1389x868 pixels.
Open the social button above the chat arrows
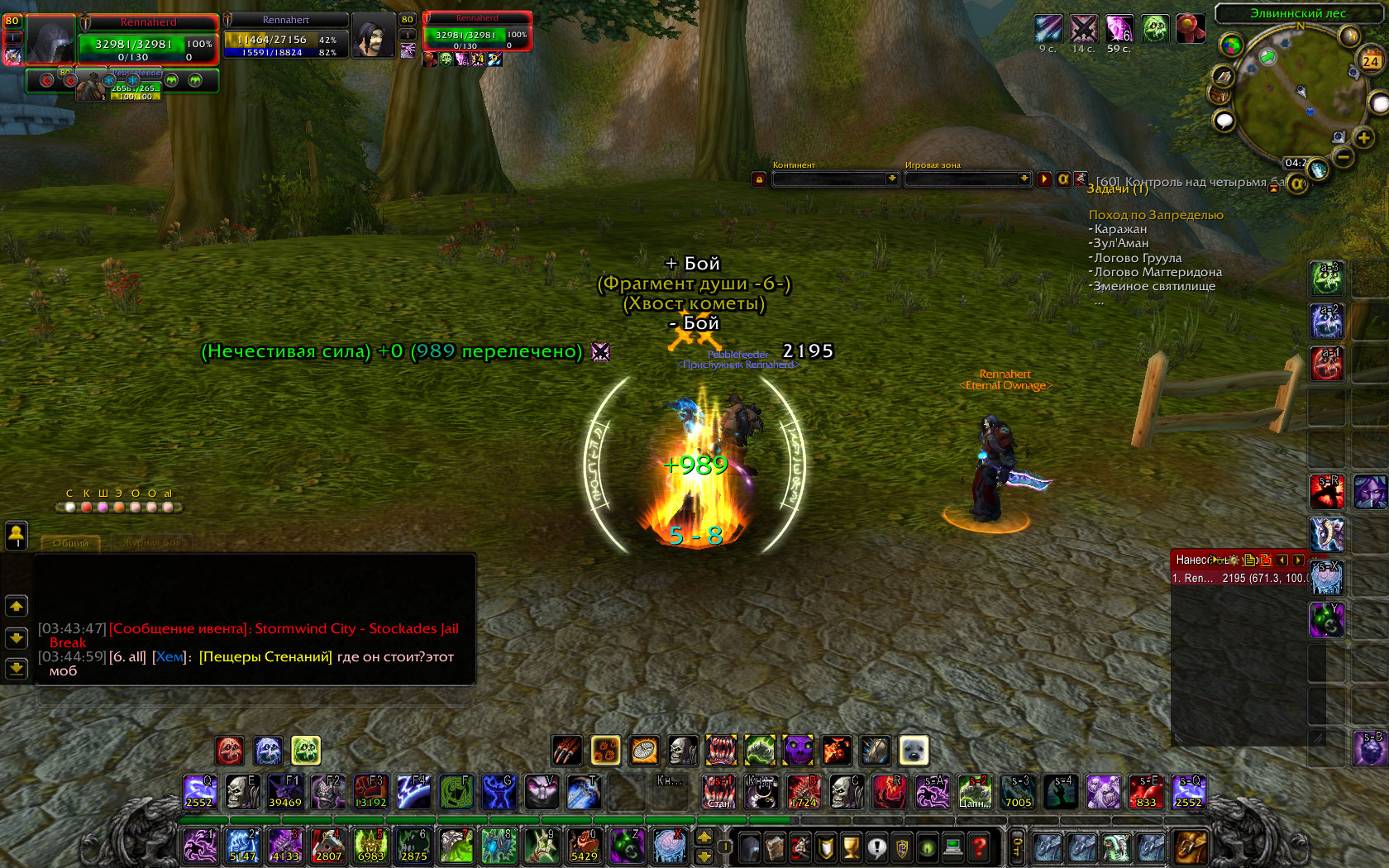tap(17, 535)
